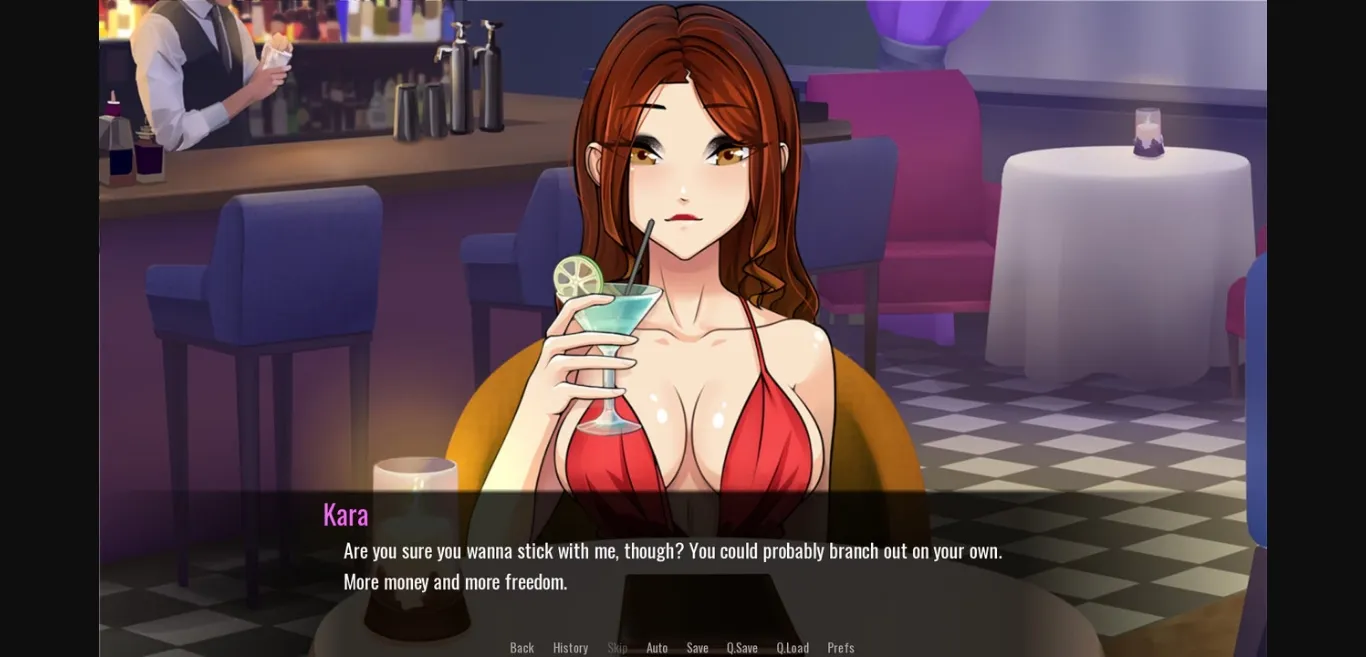The height and width of the screenshot is (657, 1366).
Task: Open the Save game menu
Action: tap(697, 647)
